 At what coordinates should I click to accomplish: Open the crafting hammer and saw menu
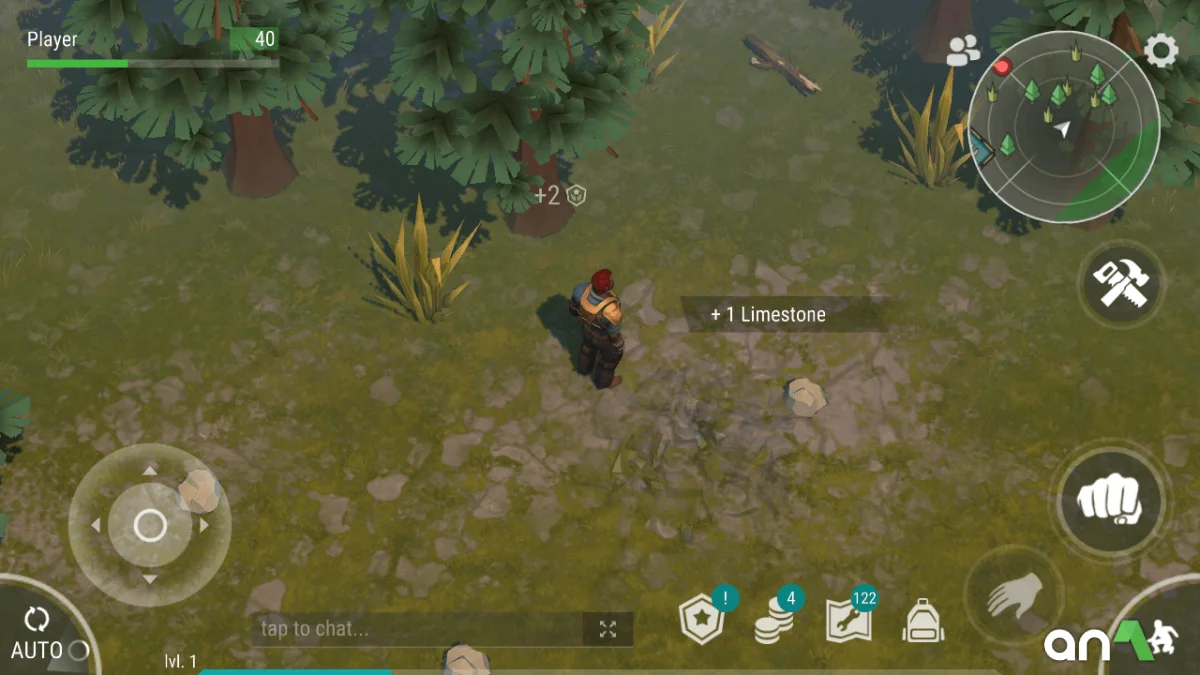point(1121,285)
